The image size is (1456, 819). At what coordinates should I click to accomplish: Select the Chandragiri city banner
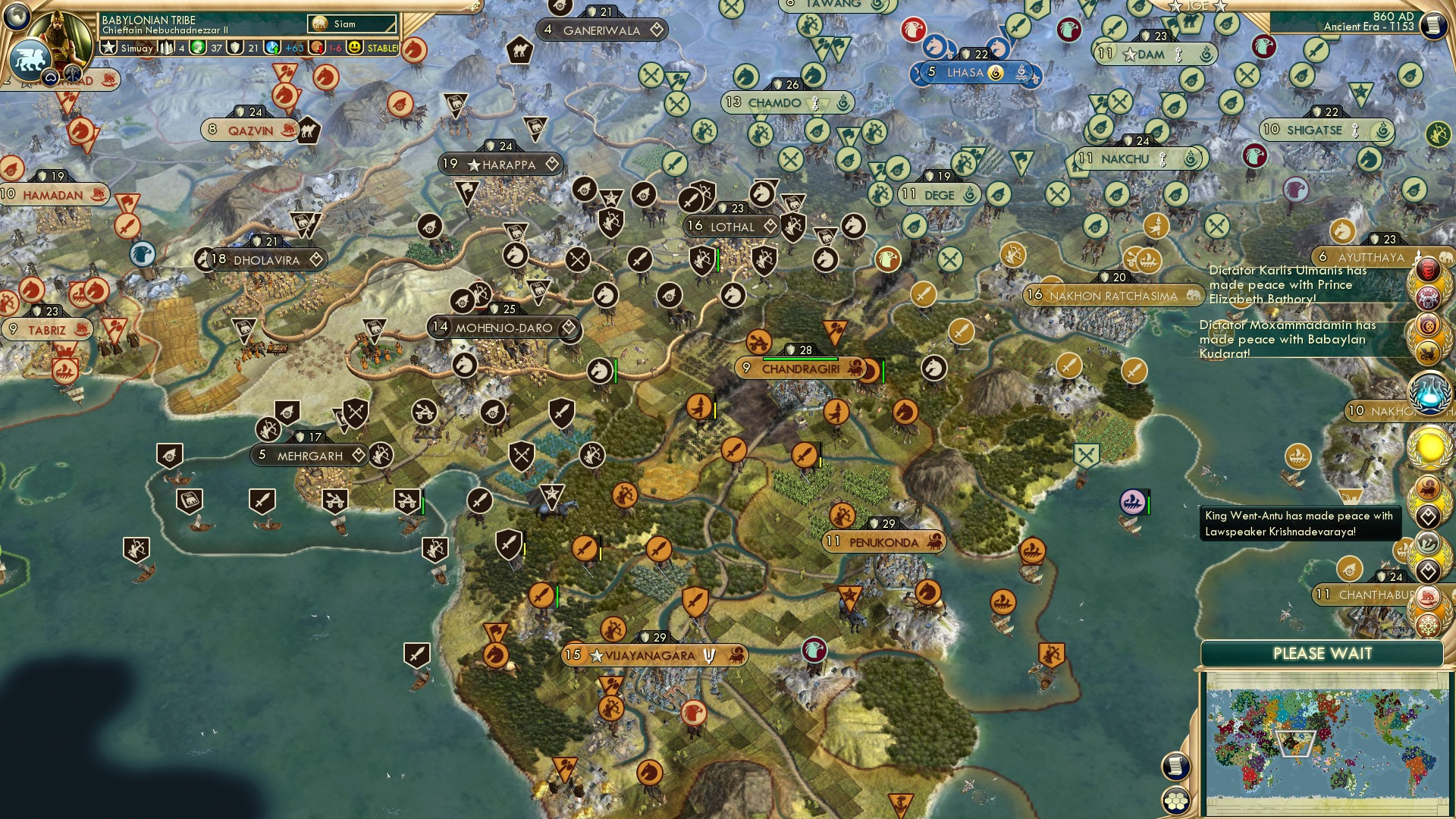[801, 369]
